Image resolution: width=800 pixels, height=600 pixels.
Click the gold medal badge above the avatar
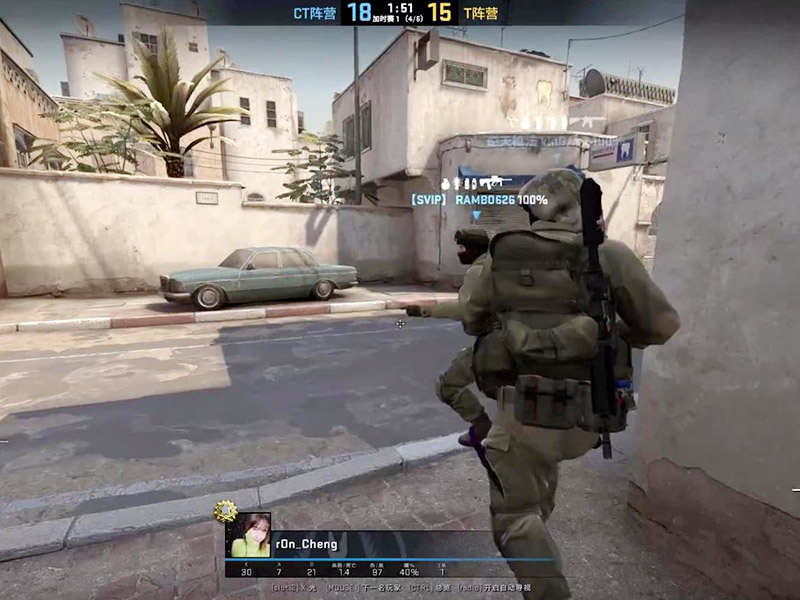click(x=227, y=511)
